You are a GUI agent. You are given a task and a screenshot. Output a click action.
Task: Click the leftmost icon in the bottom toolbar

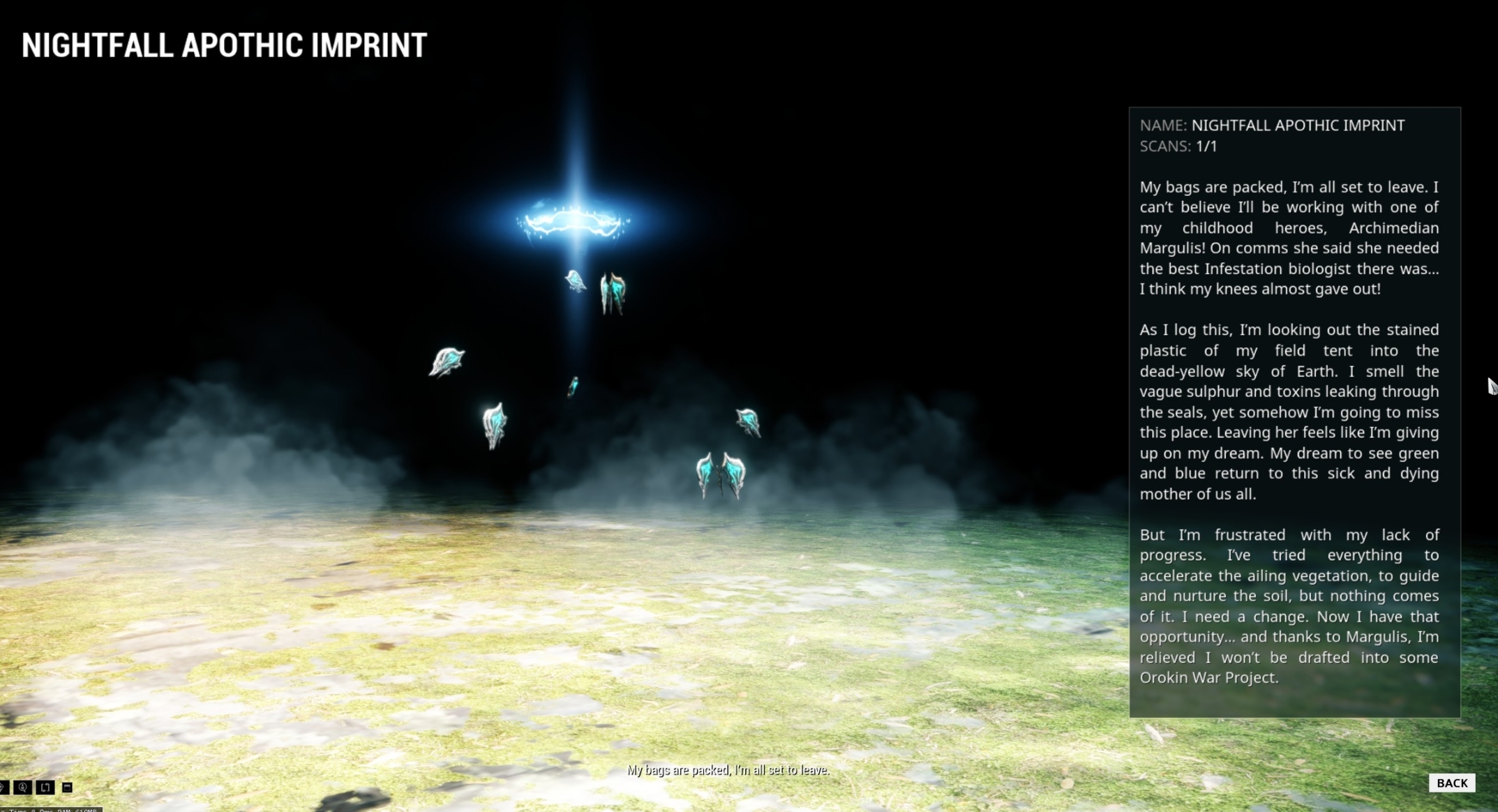3,788
